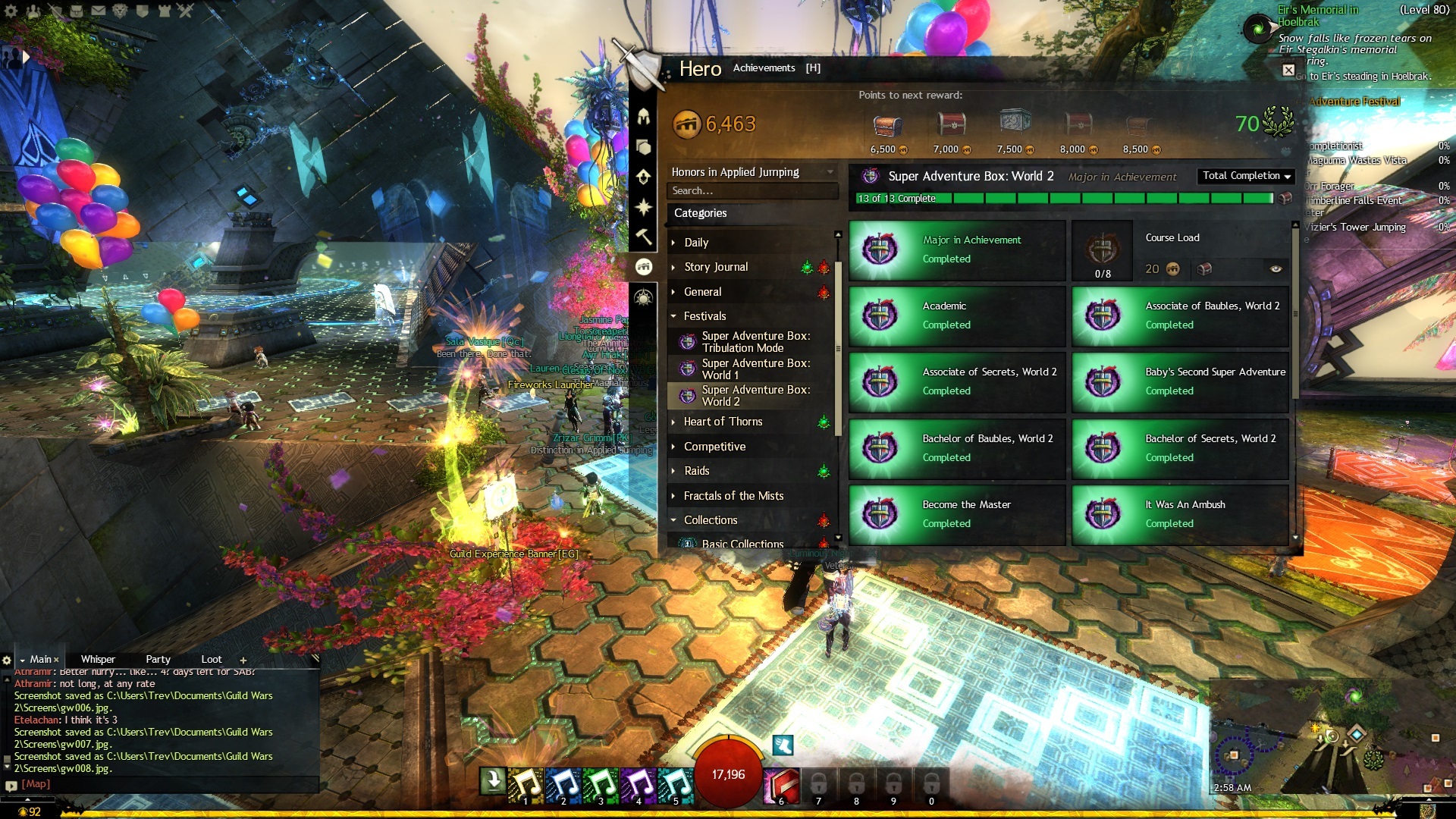The height and width of the screenshot is (819, 1456).
Task: Click the achievements Search field
Action: 751,191
